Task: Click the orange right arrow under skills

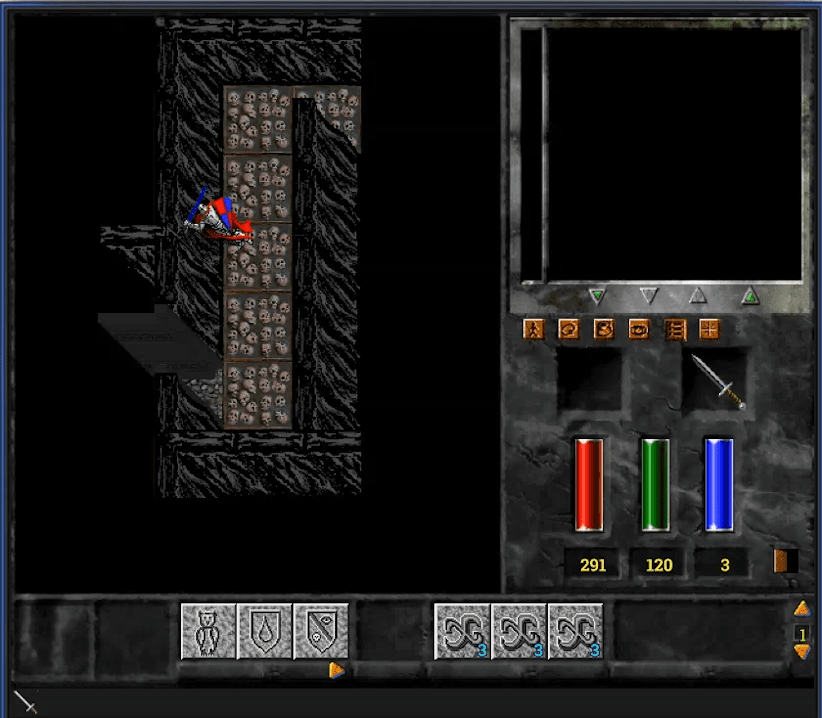Action: click(x=337, y=670)
